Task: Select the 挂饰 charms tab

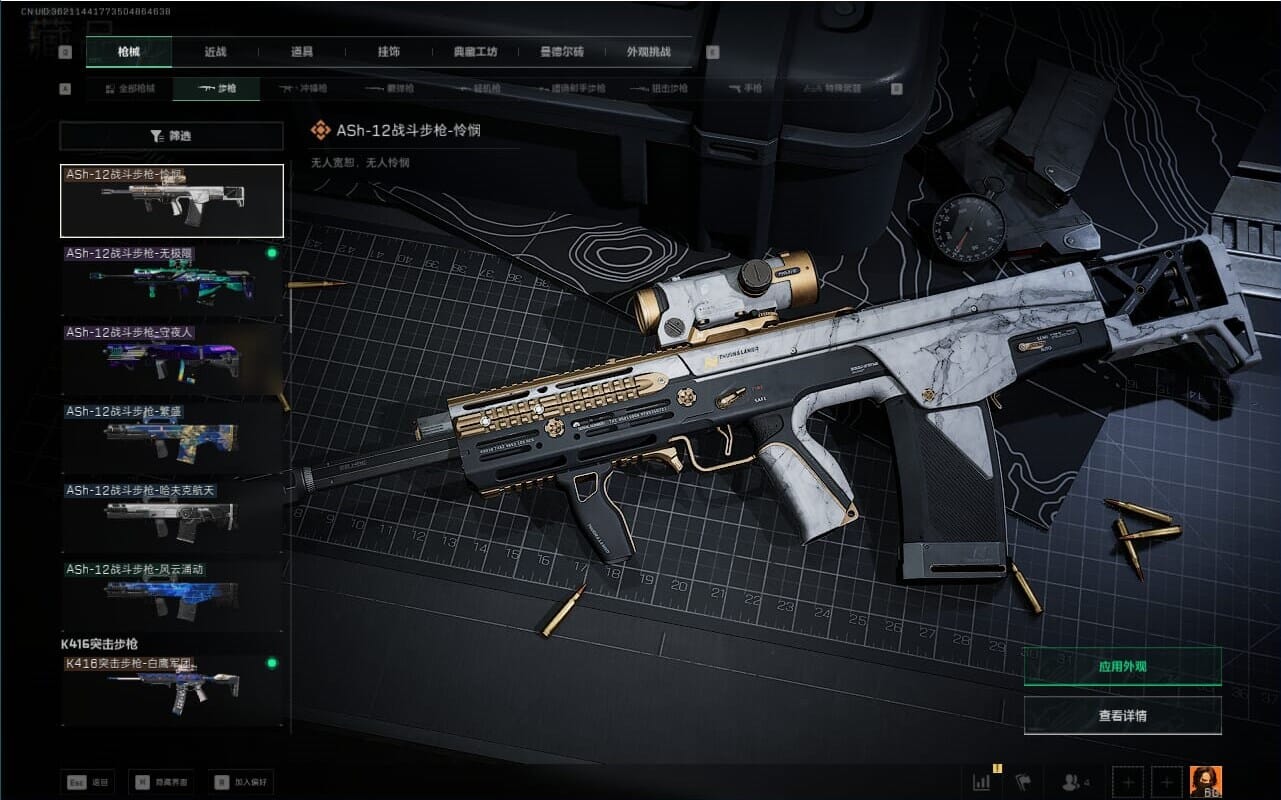Action: 389,52
